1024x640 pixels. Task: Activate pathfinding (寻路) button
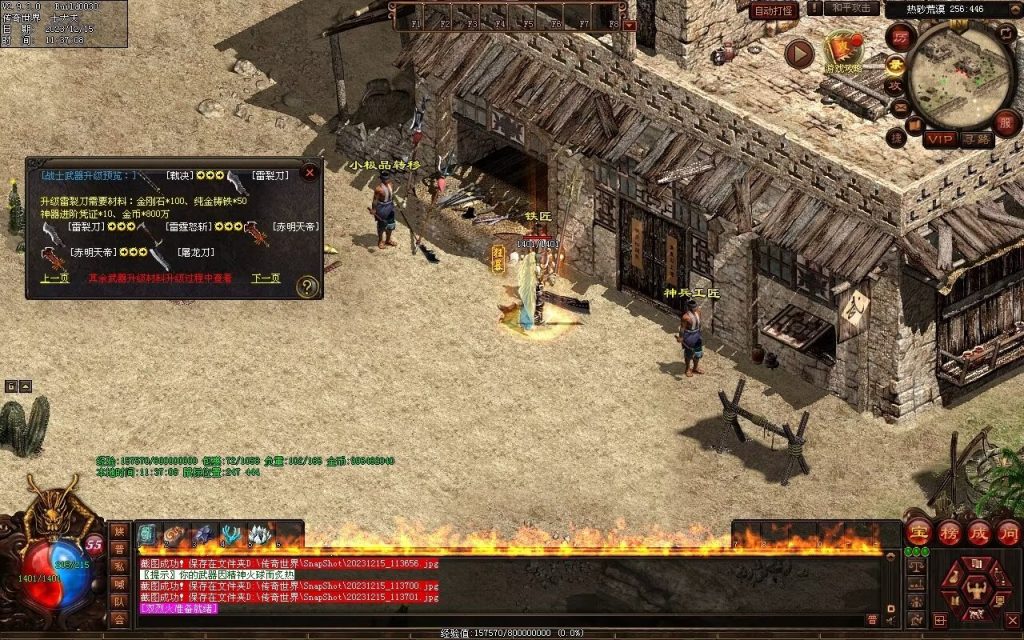point(977,139)
